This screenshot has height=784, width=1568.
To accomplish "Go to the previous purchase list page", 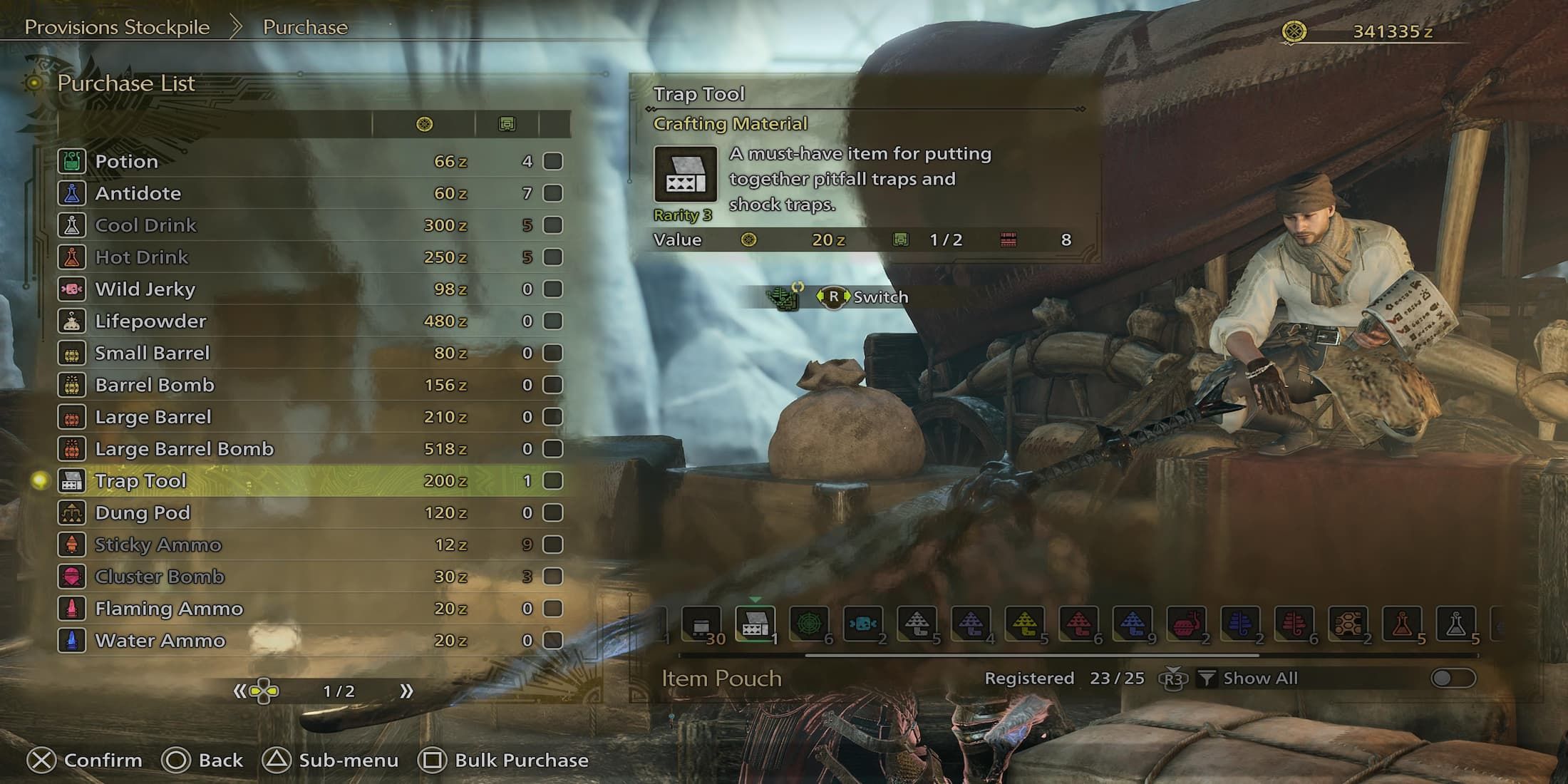I will pos(240,691).
